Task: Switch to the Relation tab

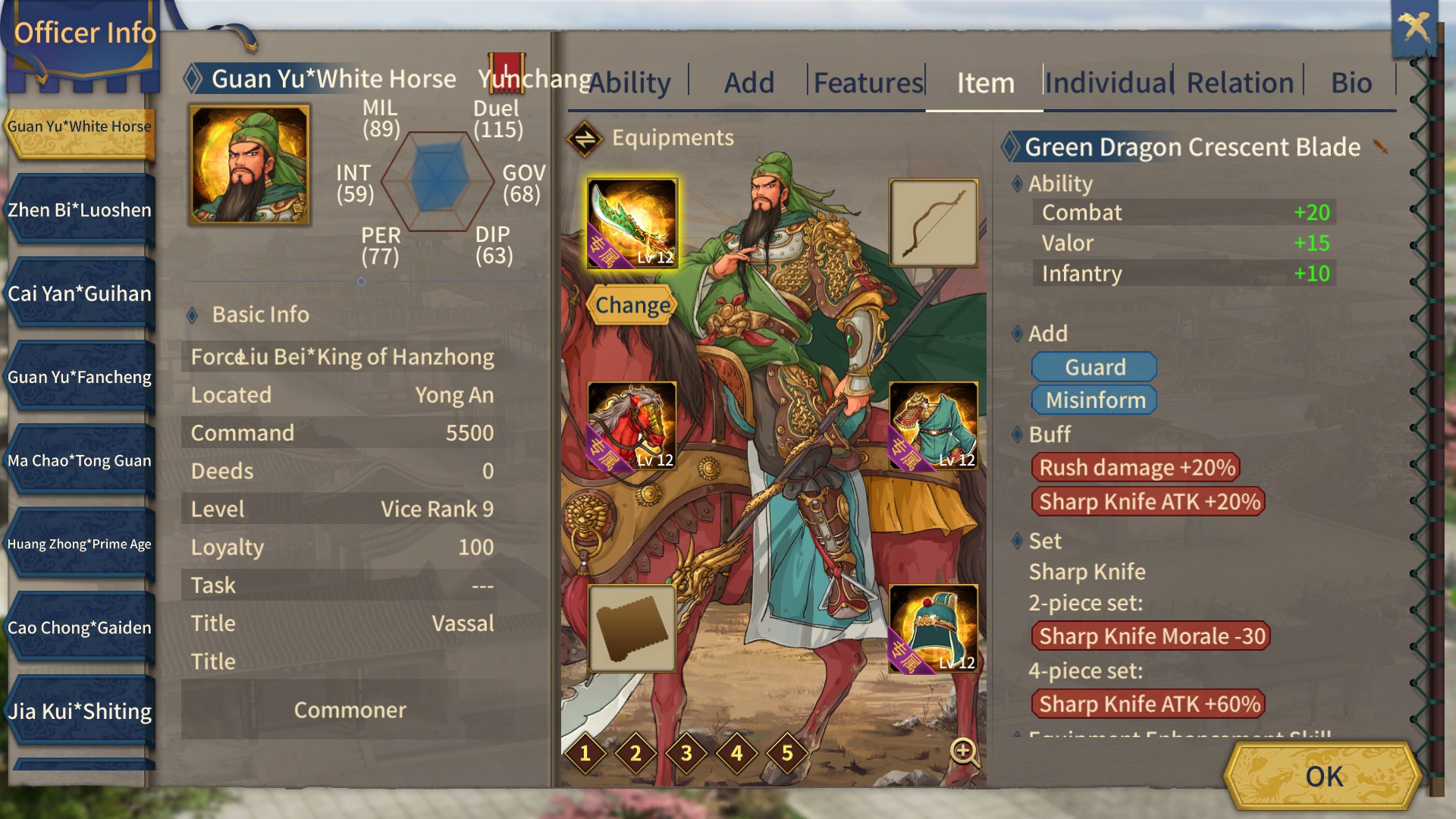Action: point(1239,83)
